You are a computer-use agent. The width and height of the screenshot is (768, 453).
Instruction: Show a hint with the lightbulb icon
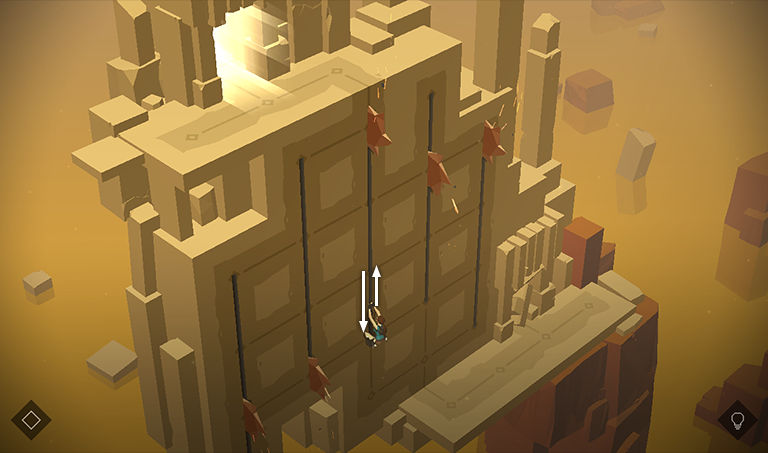coord(738,420)
